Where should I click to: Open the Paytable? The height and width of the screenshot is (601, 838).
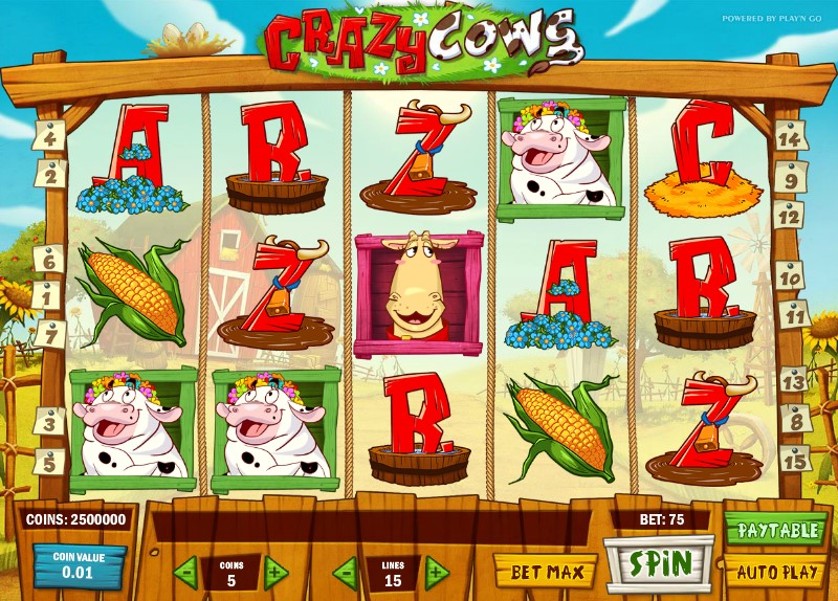tap(775, 528)
